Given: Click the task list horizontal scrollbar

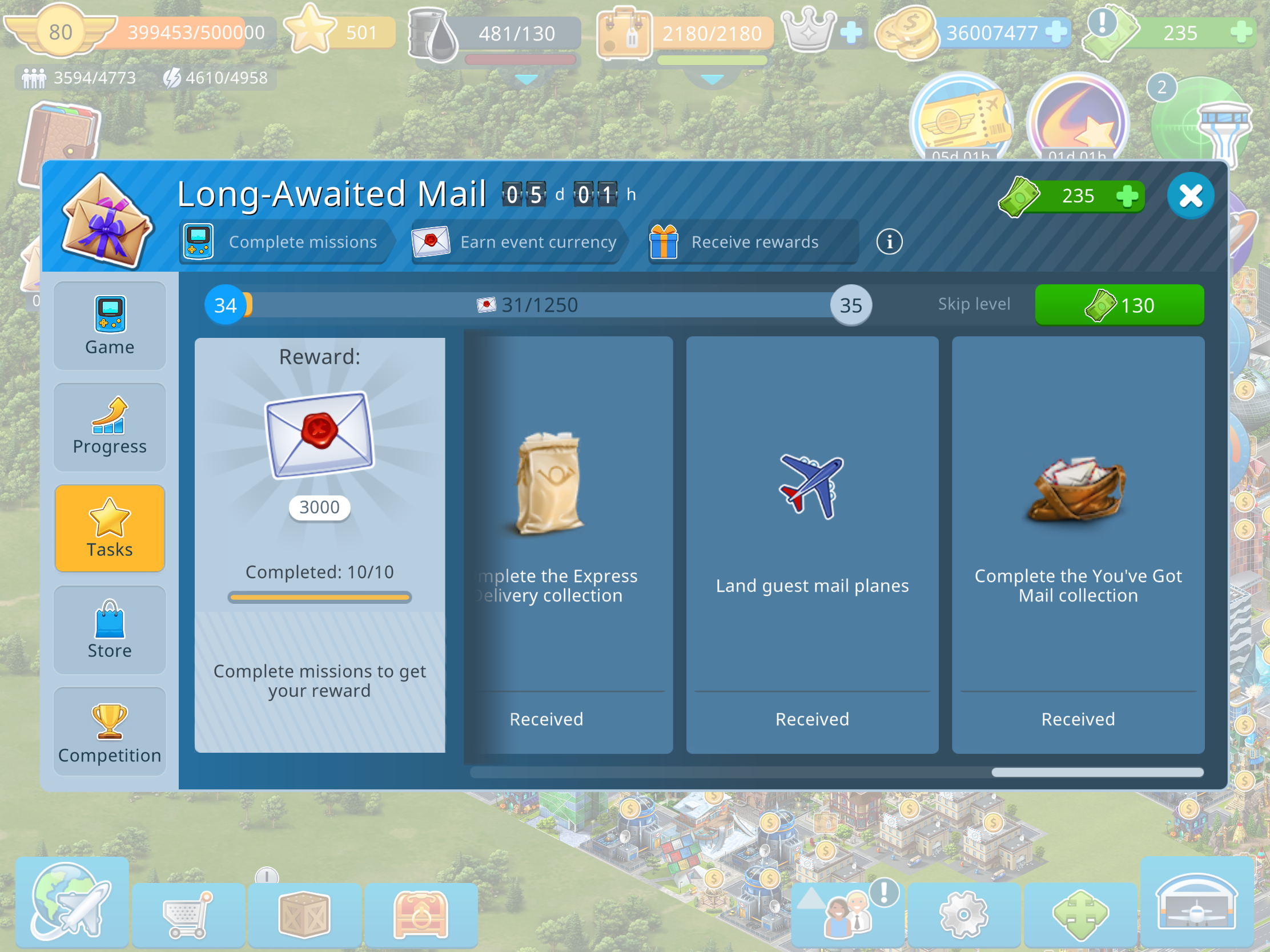Looking at the screenshot, I should [x=1096, y=772].
